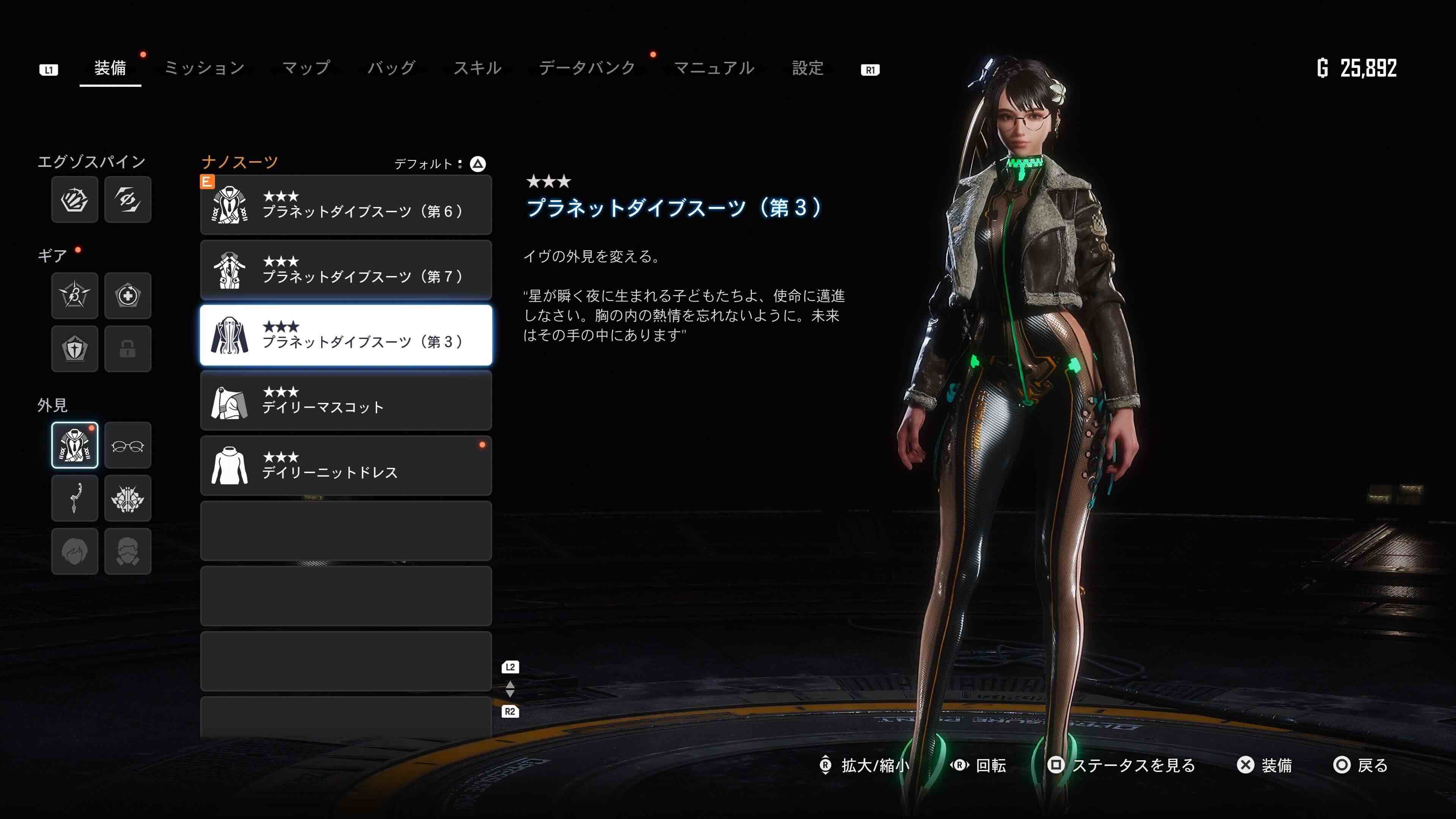Select the earring appearance slot icon

coord(74,498)
